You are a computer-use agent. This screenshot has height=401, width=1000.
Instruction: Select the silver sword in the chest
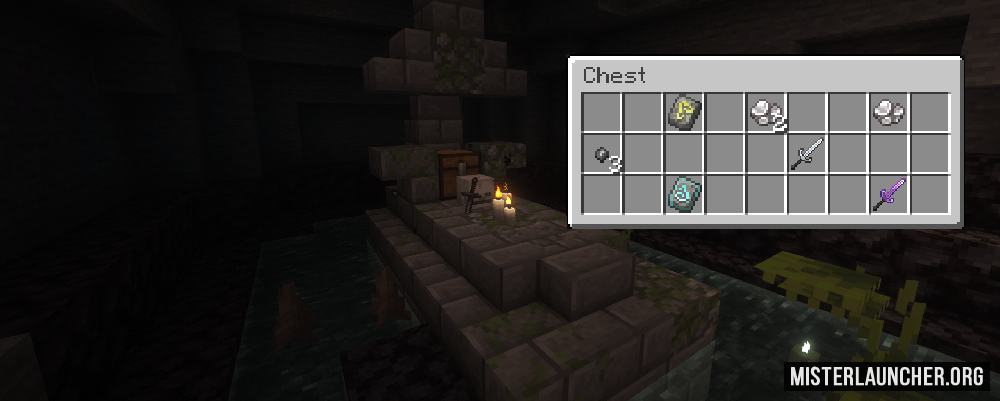coord(807,154)
